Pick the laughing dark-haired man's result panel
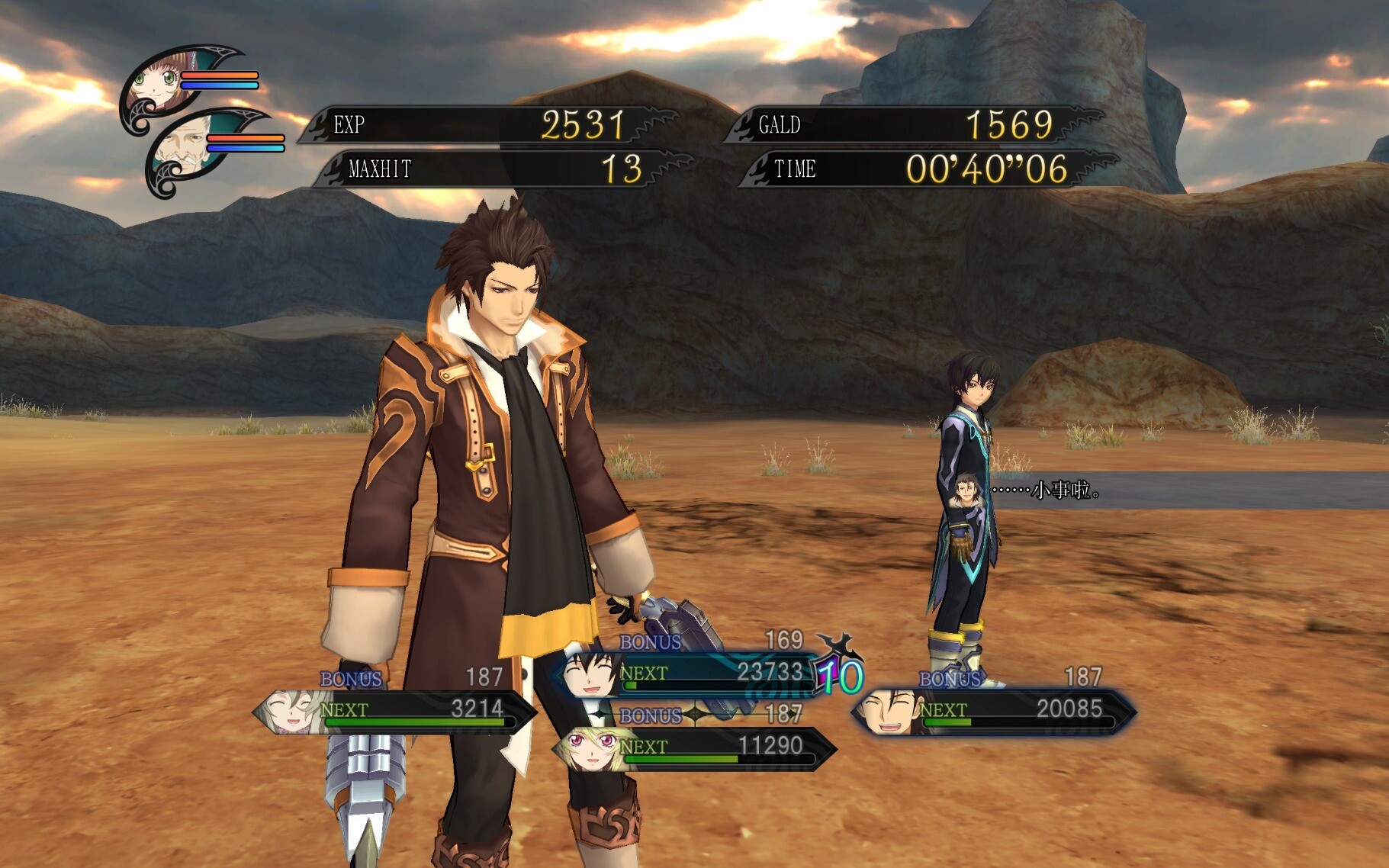Viewport: 1389px width, 868px height. pos(994,711)
